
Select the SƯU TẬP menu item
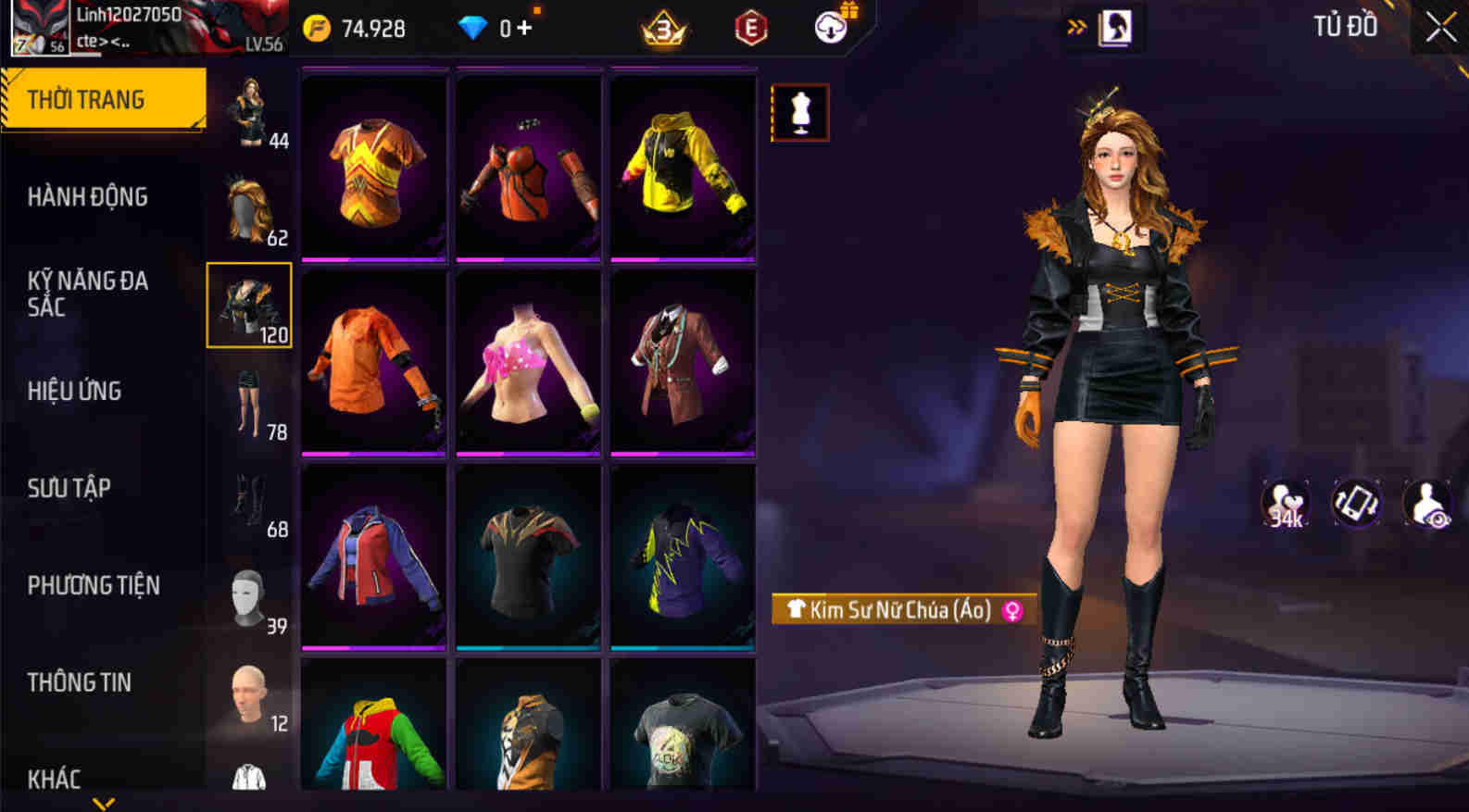[x=68, y=488]
